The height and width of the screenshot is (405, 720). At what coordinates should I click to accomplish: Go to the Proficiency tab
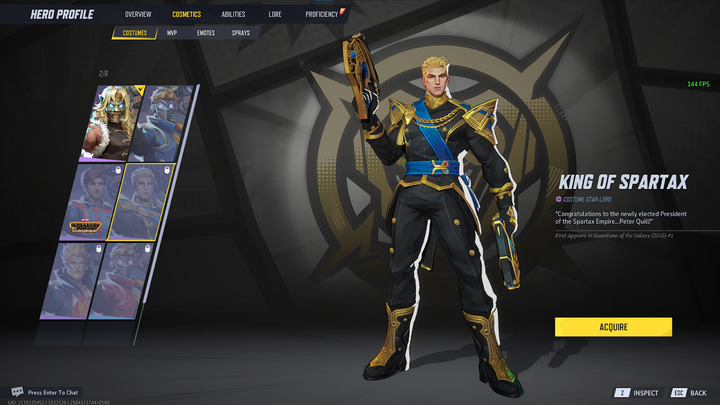[x=322, y=15]
